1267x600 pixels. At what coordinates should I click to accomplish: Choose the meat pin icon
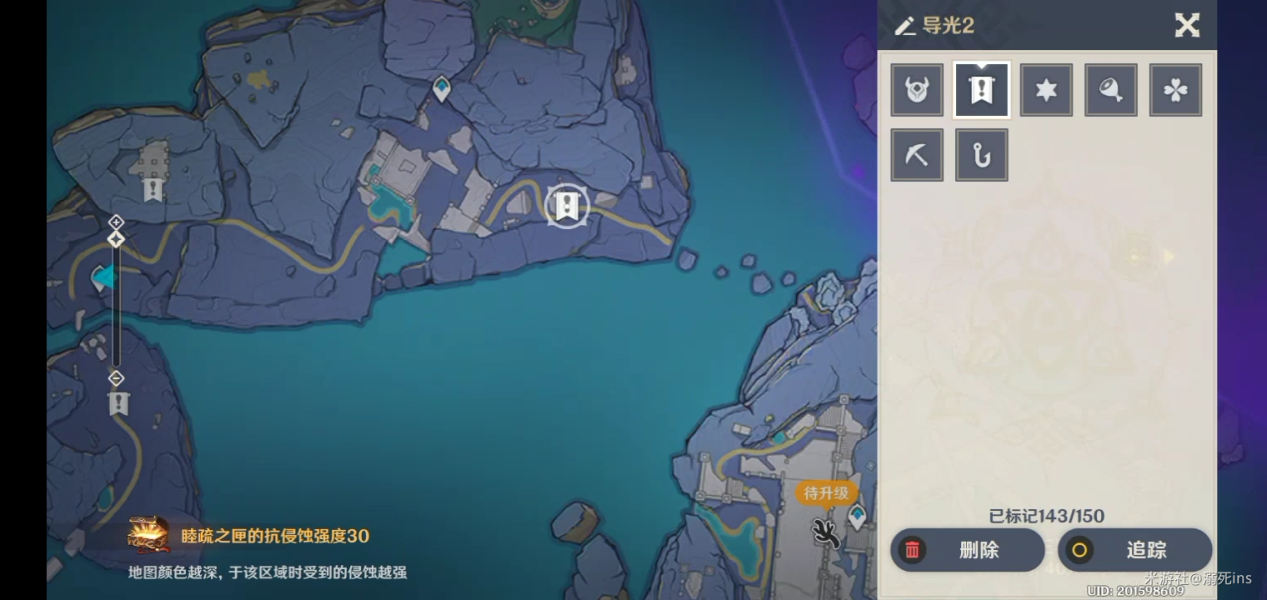point(1111,90)
